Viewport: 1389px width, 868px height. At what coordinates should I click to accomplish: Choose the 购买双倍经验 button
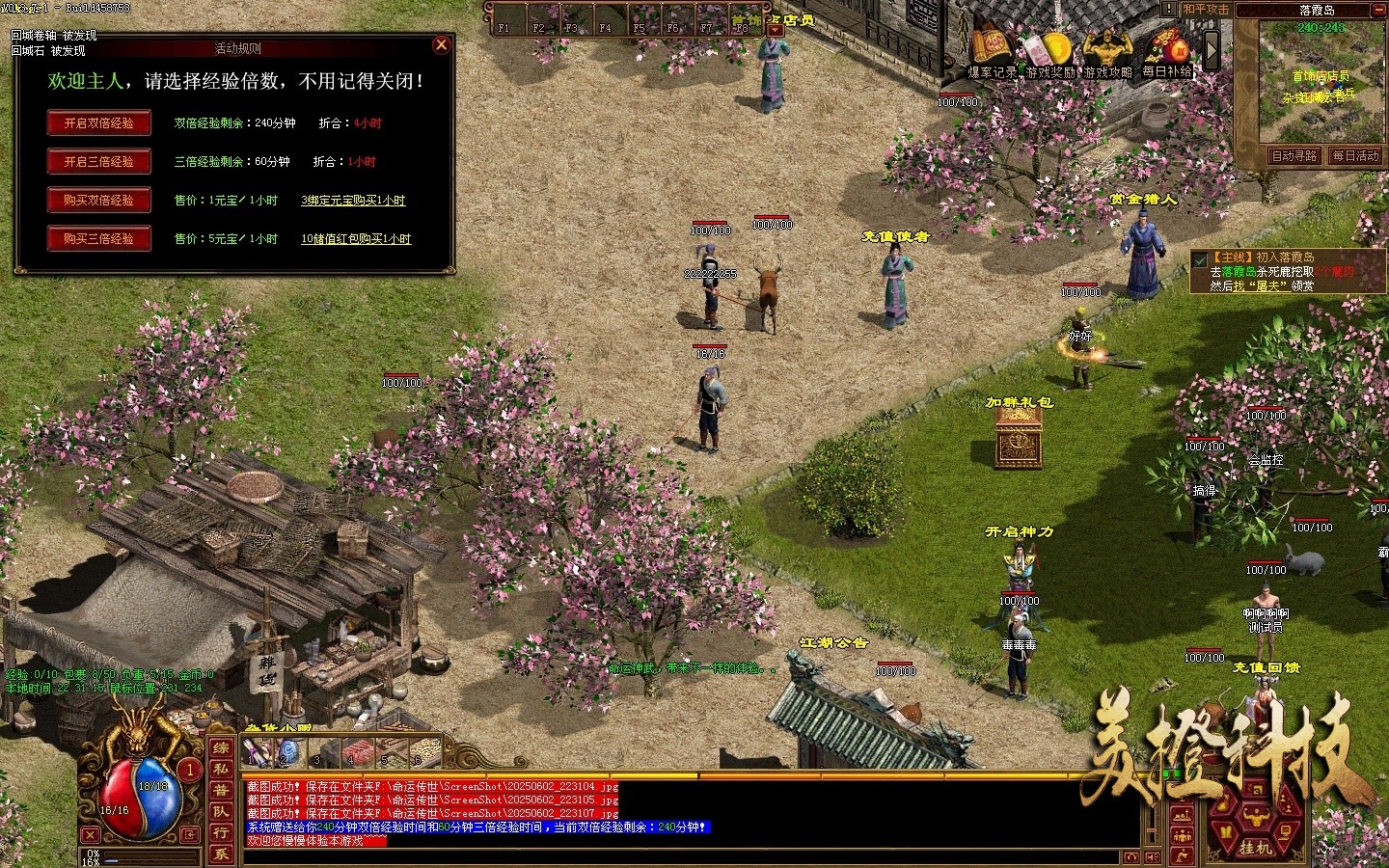coord(99,201)
